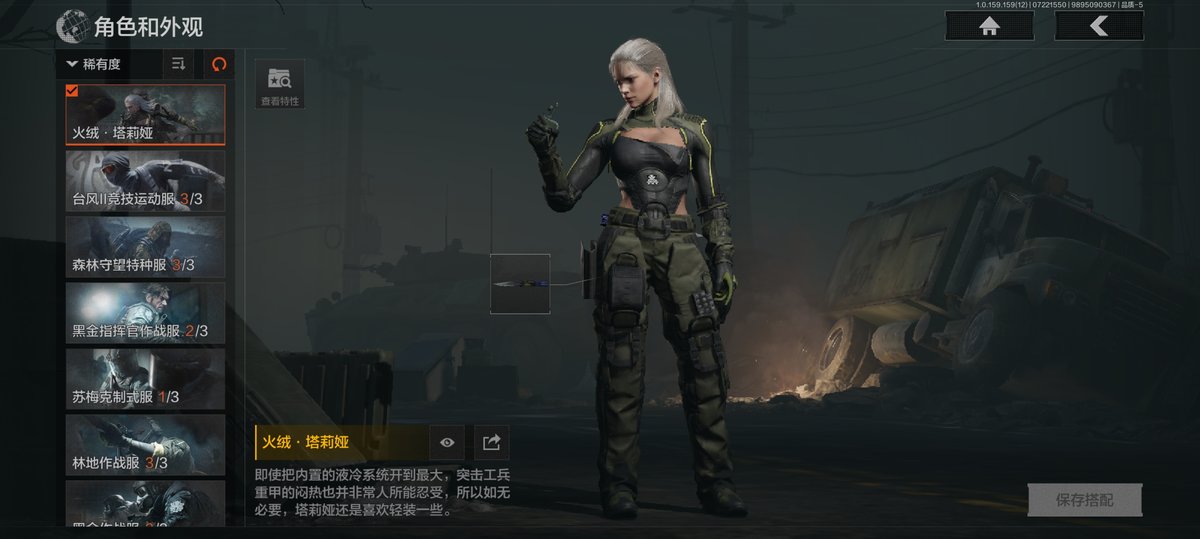Open 查看特性 traits viewer
Screen dimensions: 1200x539
[280, 85]
